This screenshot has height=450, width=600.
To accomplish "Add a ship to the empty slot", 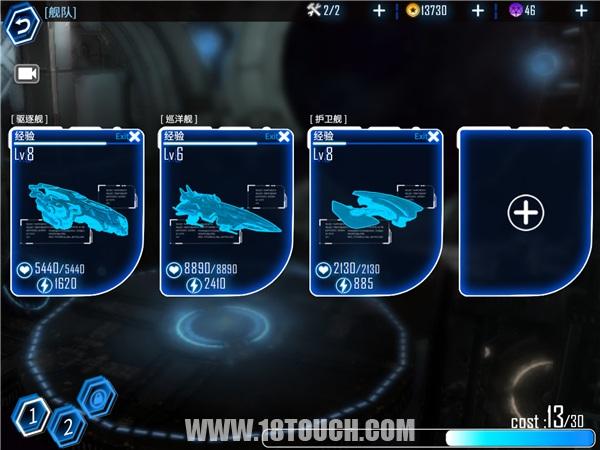I will coord(525,211).
